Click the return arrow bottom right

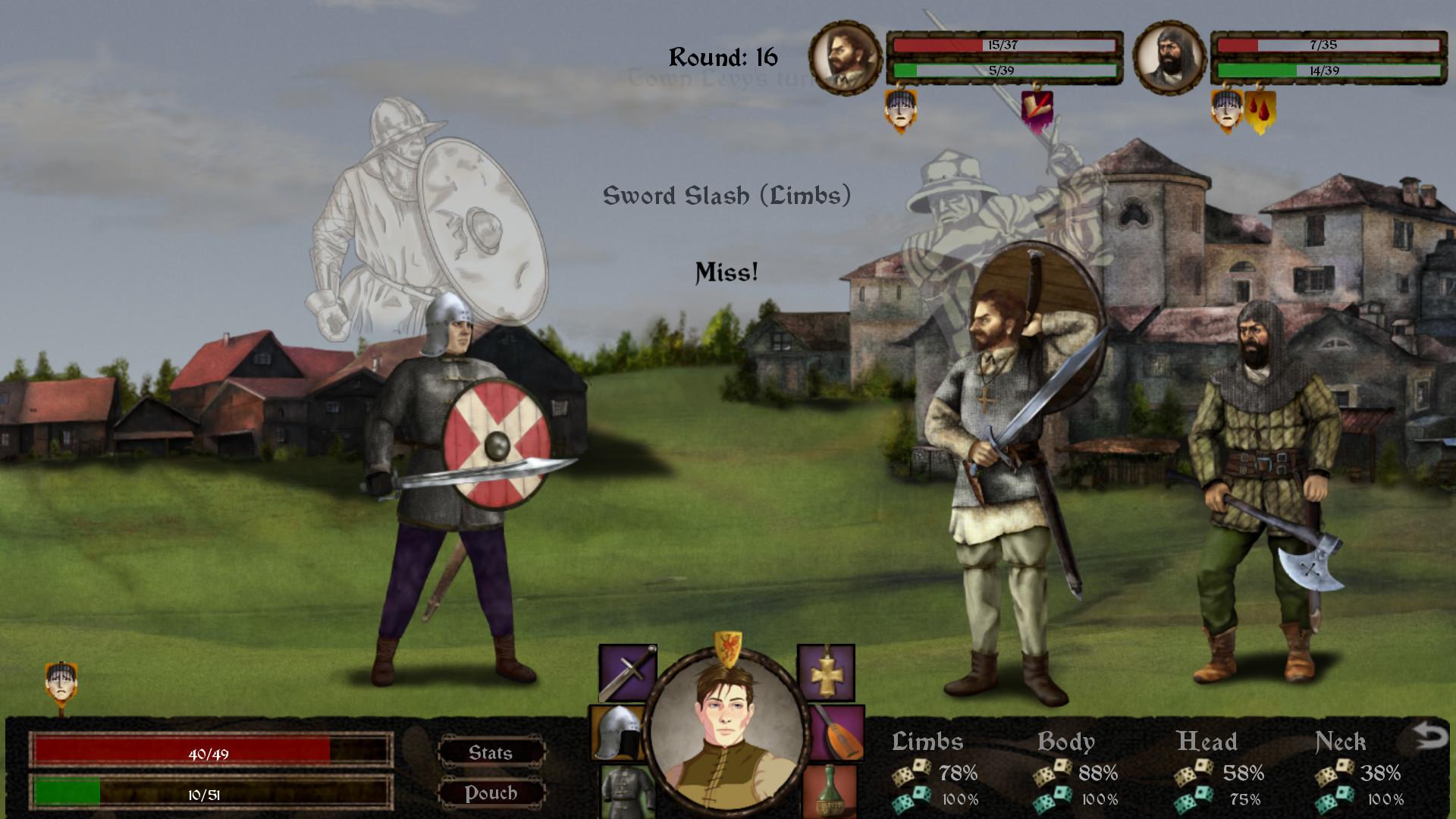[x=1430, y=733]
